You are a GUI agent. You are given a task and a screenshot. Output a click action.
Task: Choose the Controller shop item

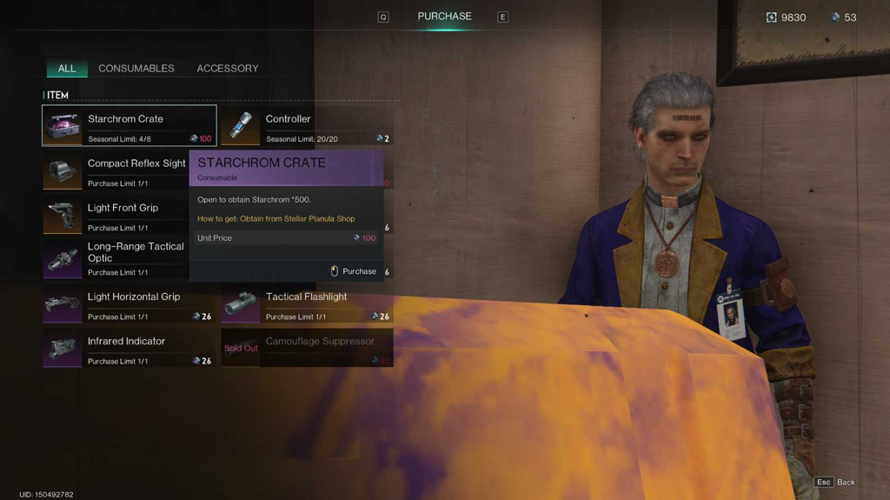307,126
